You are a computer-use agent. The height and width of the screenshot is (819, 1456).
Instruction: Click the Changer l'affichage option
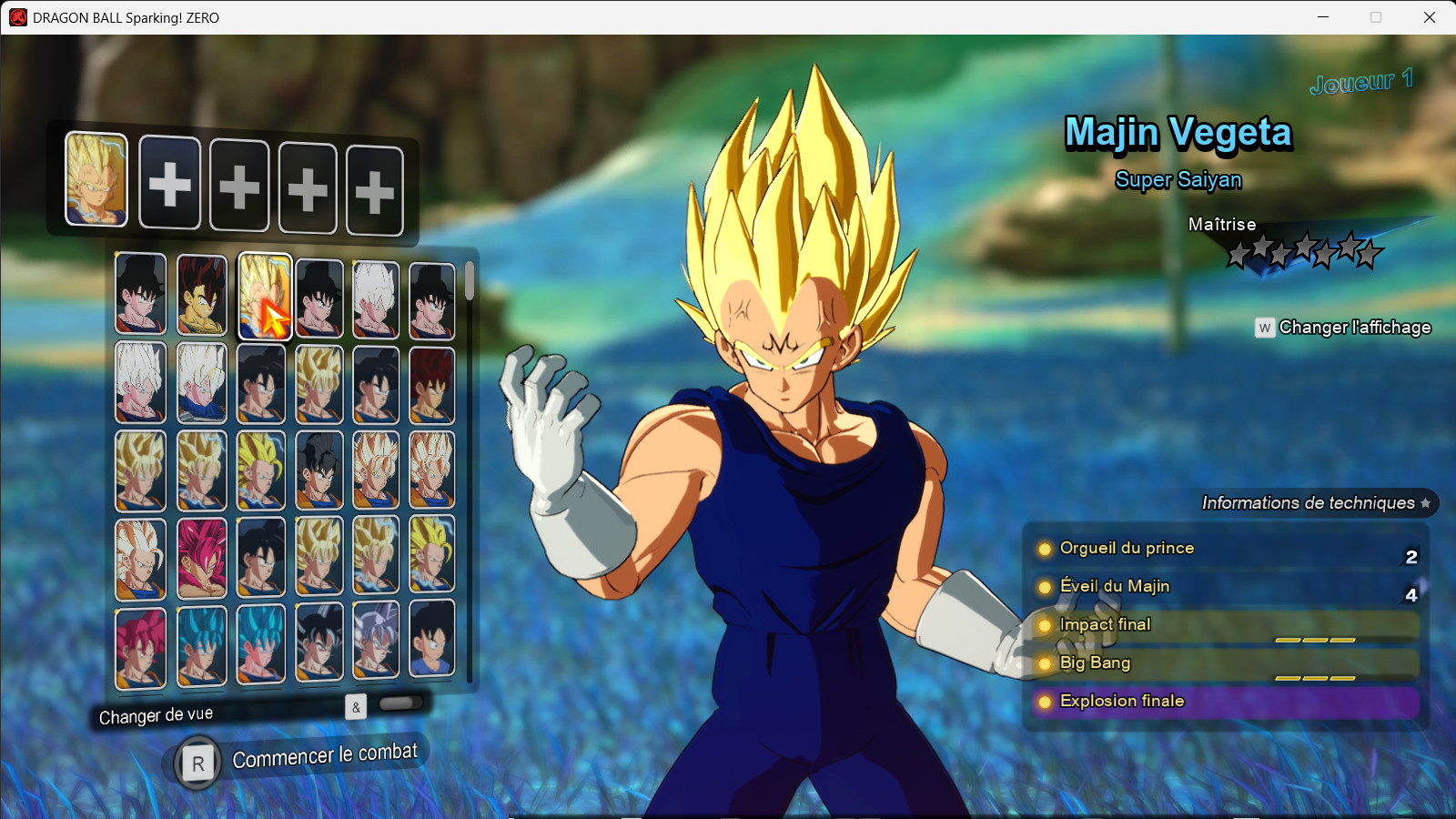click(1343, 328)
